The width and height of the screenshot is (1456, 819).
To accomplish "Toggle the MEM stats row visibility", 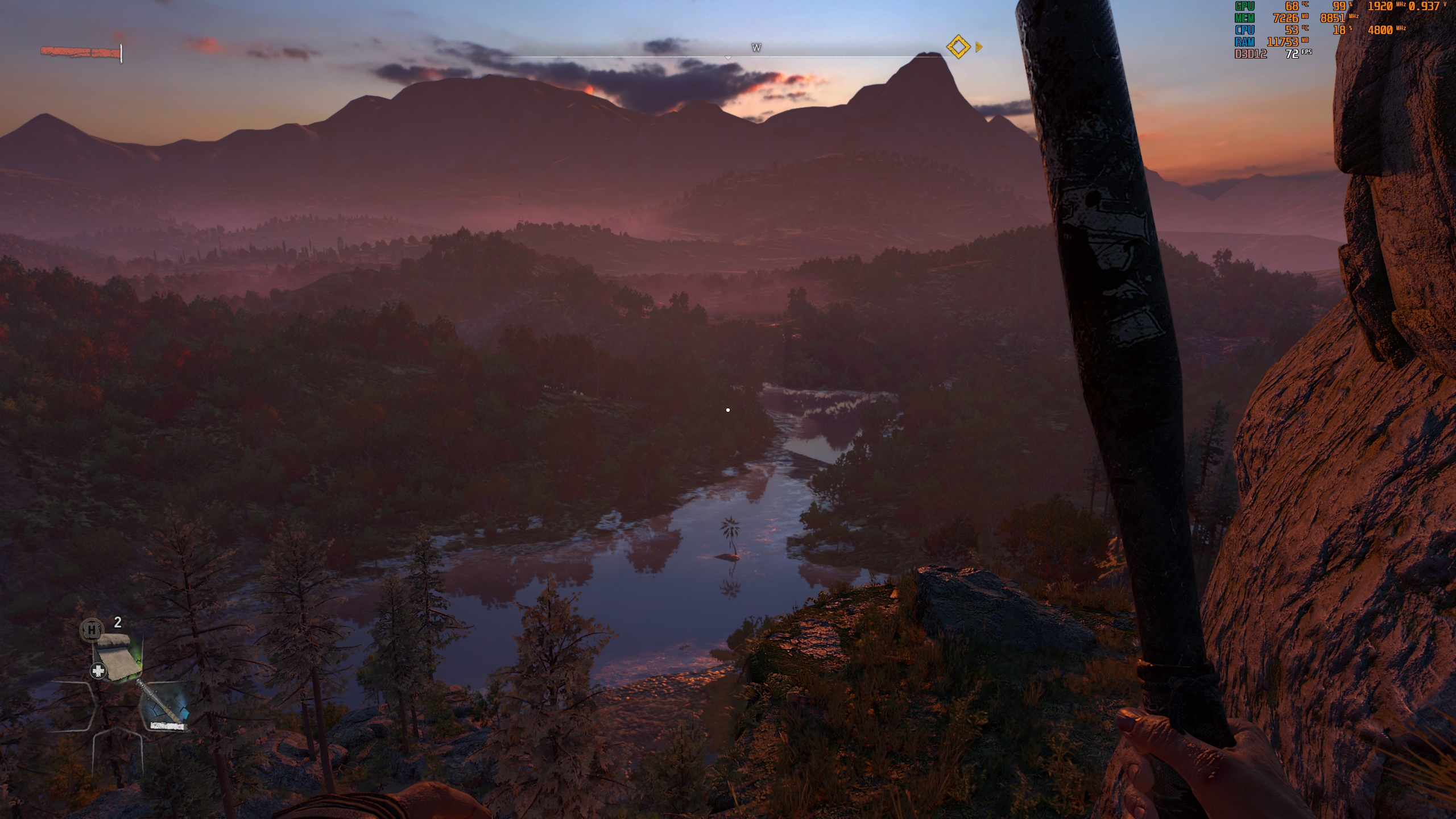I will click(x=1244, y=19).
